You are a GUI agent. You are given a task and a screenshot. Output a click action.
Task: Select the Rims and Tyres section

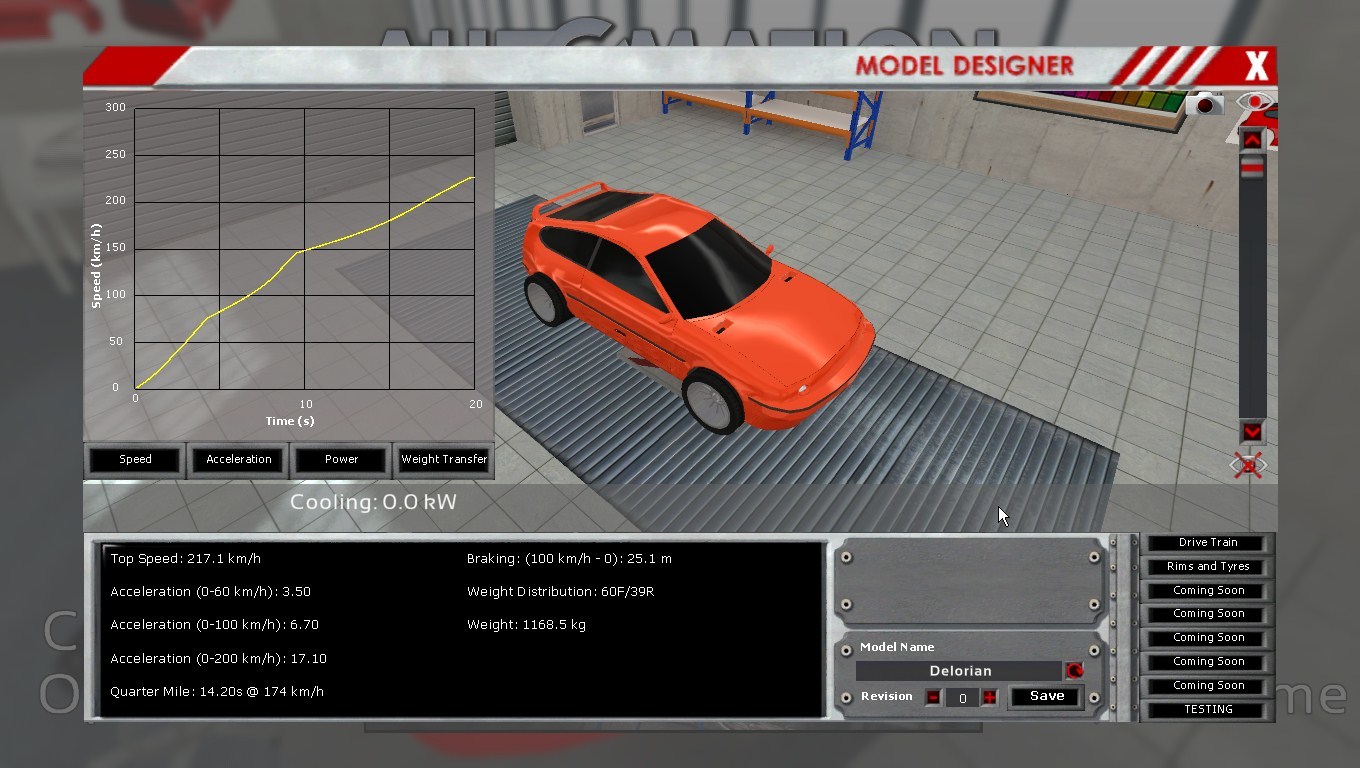[x=1207, y=567]
